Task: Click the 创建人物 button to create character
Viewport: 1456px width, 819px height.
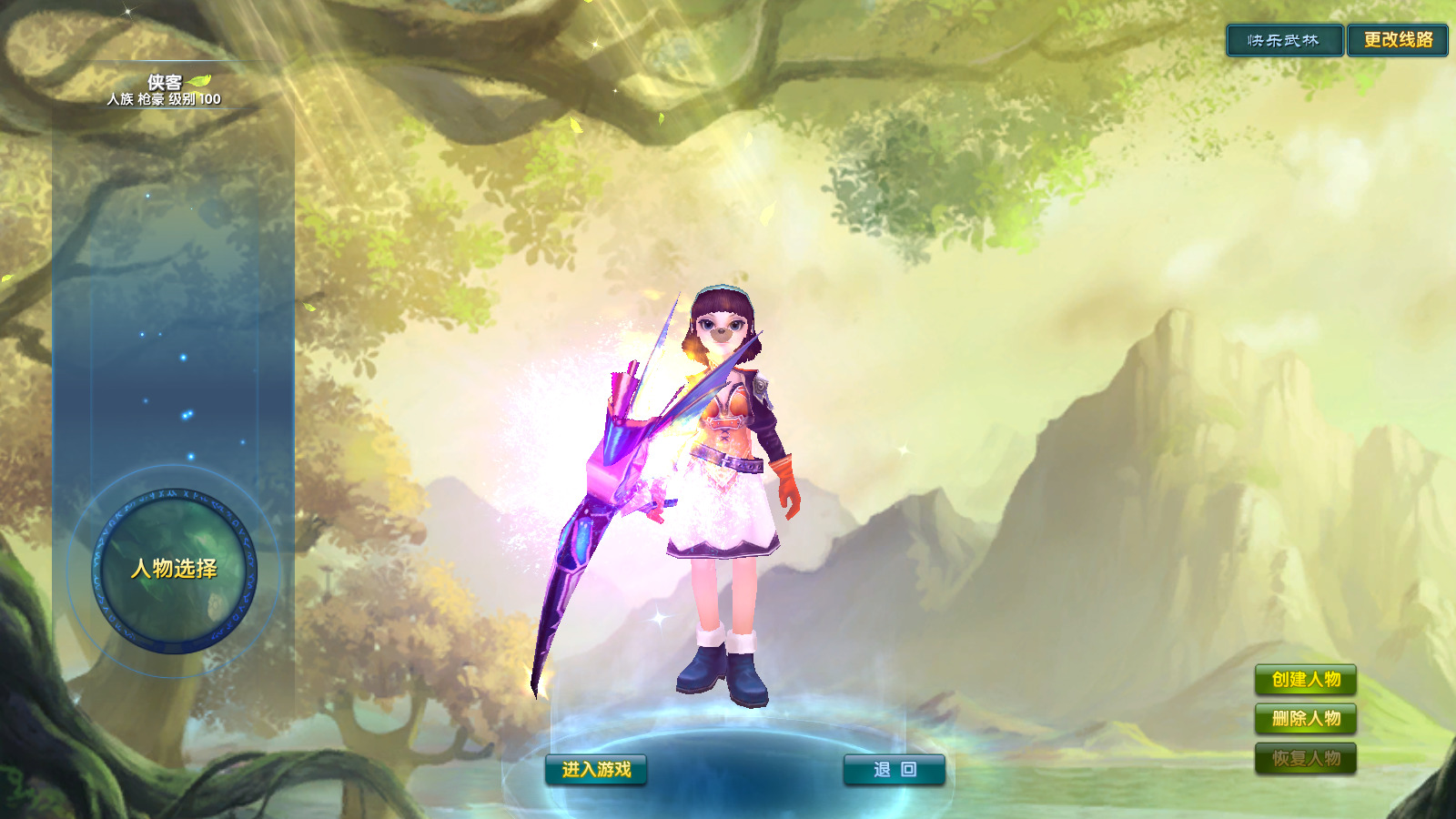Action: tap(1306, 679)
